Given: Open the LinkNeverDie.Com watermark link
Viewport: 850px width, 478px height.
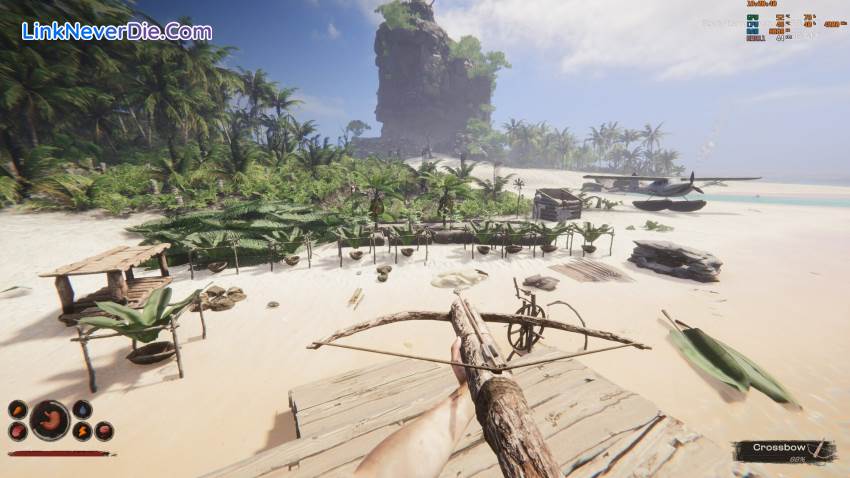Looking at the screenshot, I should click(x=117, y=31).
